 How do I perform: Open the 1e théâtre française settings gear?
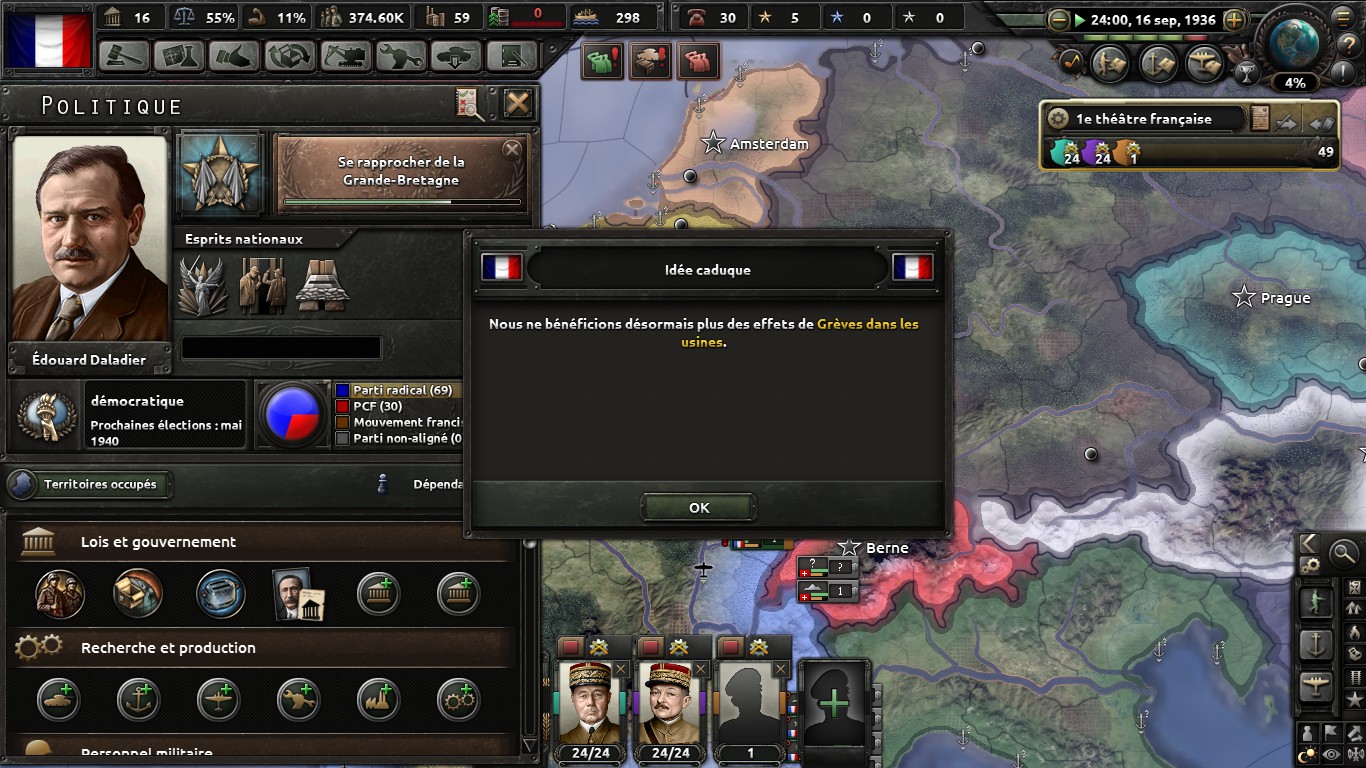(1058, 119)
